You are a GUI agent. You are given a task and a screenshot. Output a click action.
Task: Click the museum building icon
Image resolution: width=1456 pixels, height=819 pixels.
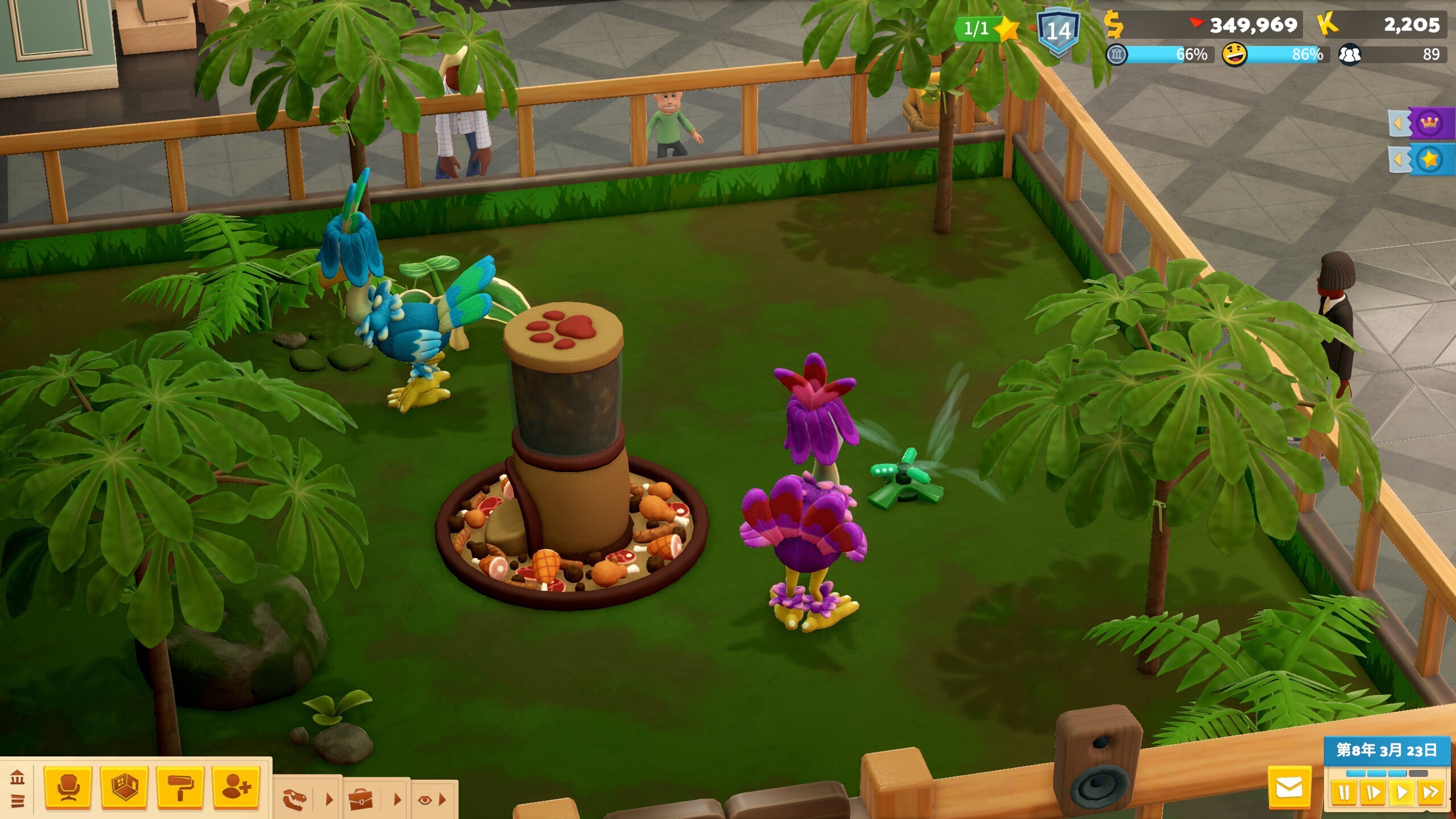coord(18,777)
